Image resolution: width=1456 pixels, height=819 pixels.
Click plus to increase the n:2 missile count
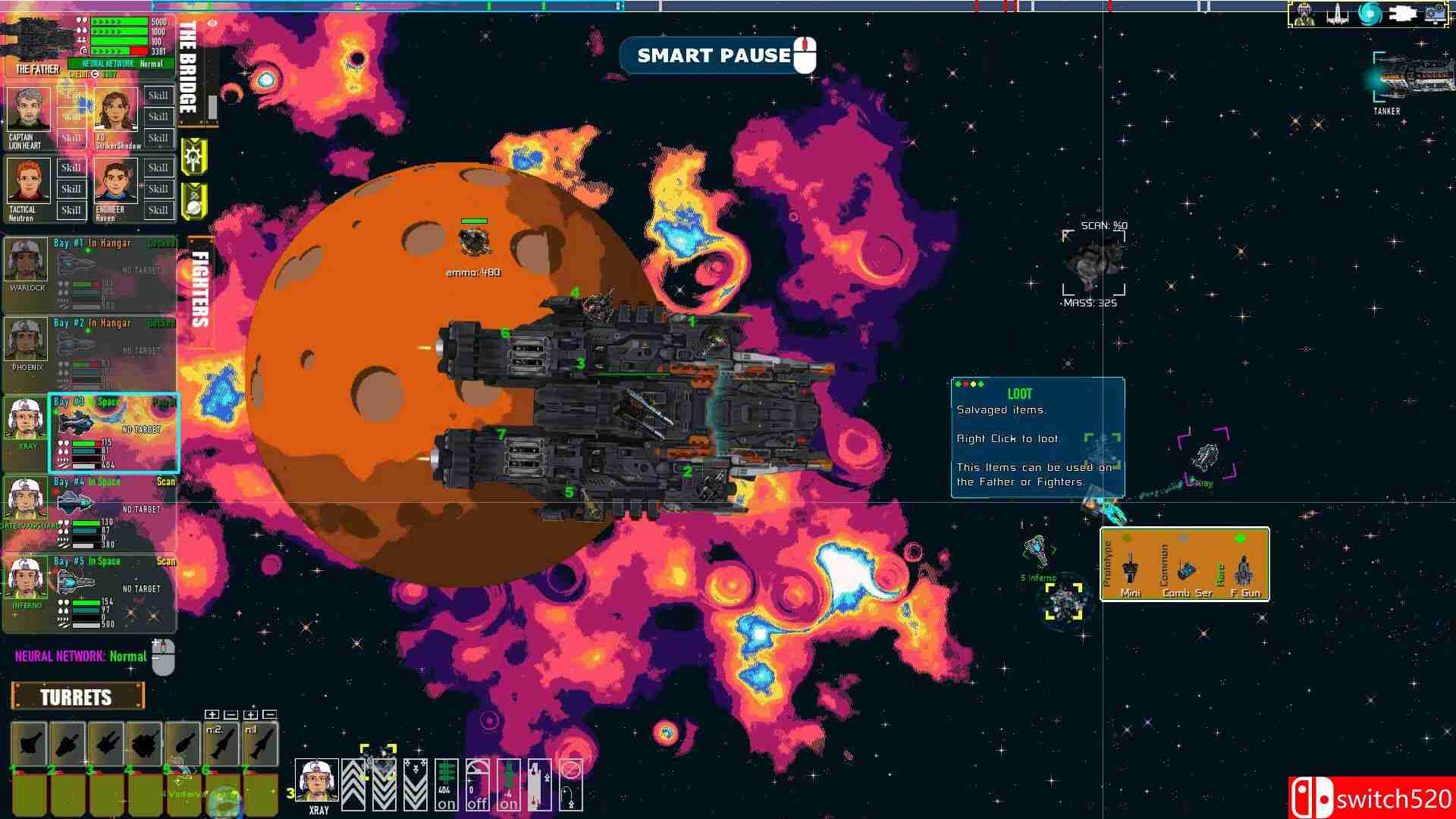(211, 714)
